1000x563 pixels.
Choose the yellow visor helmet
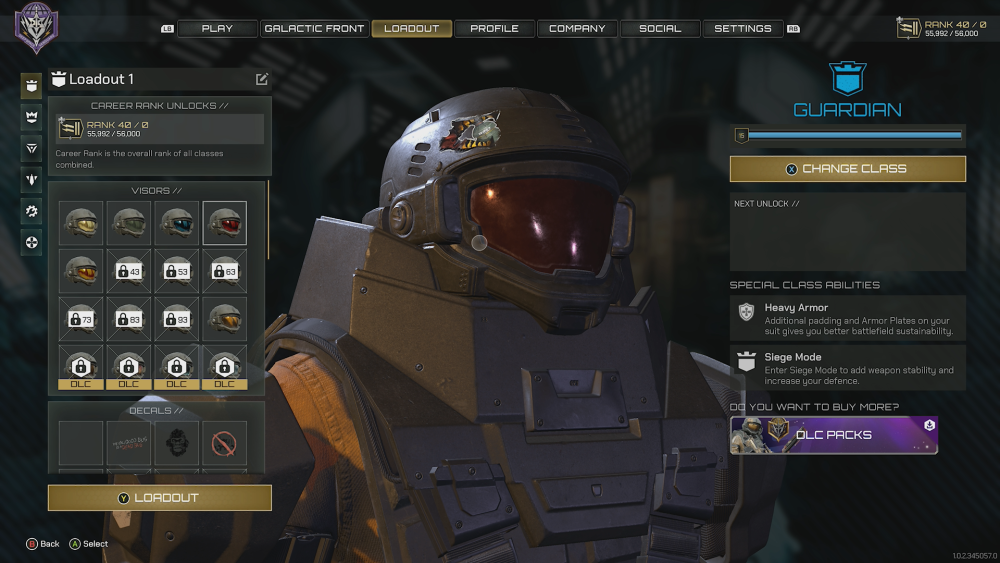coord(81,223)
